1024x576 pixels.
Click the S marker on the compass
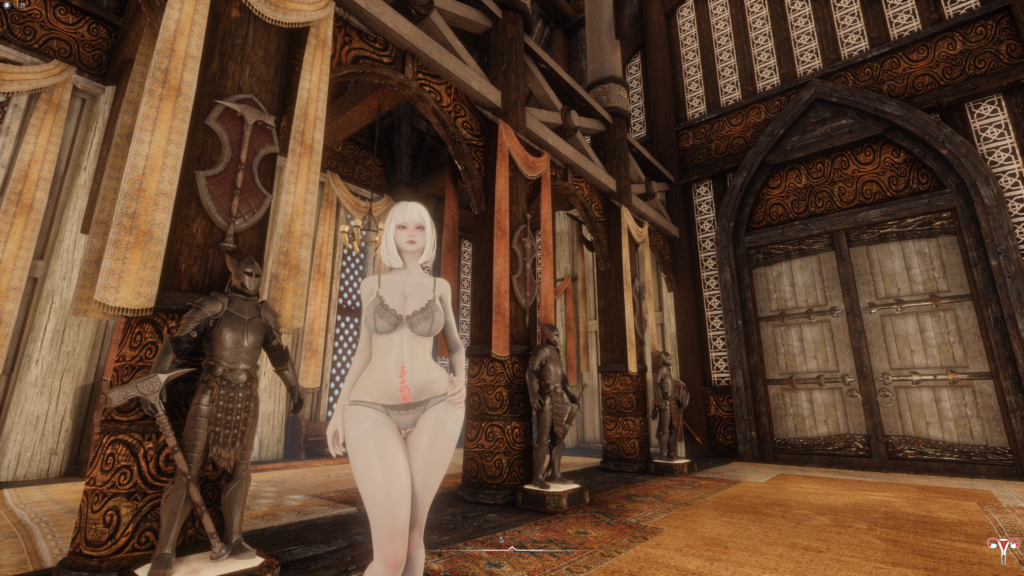pos(500,539)
